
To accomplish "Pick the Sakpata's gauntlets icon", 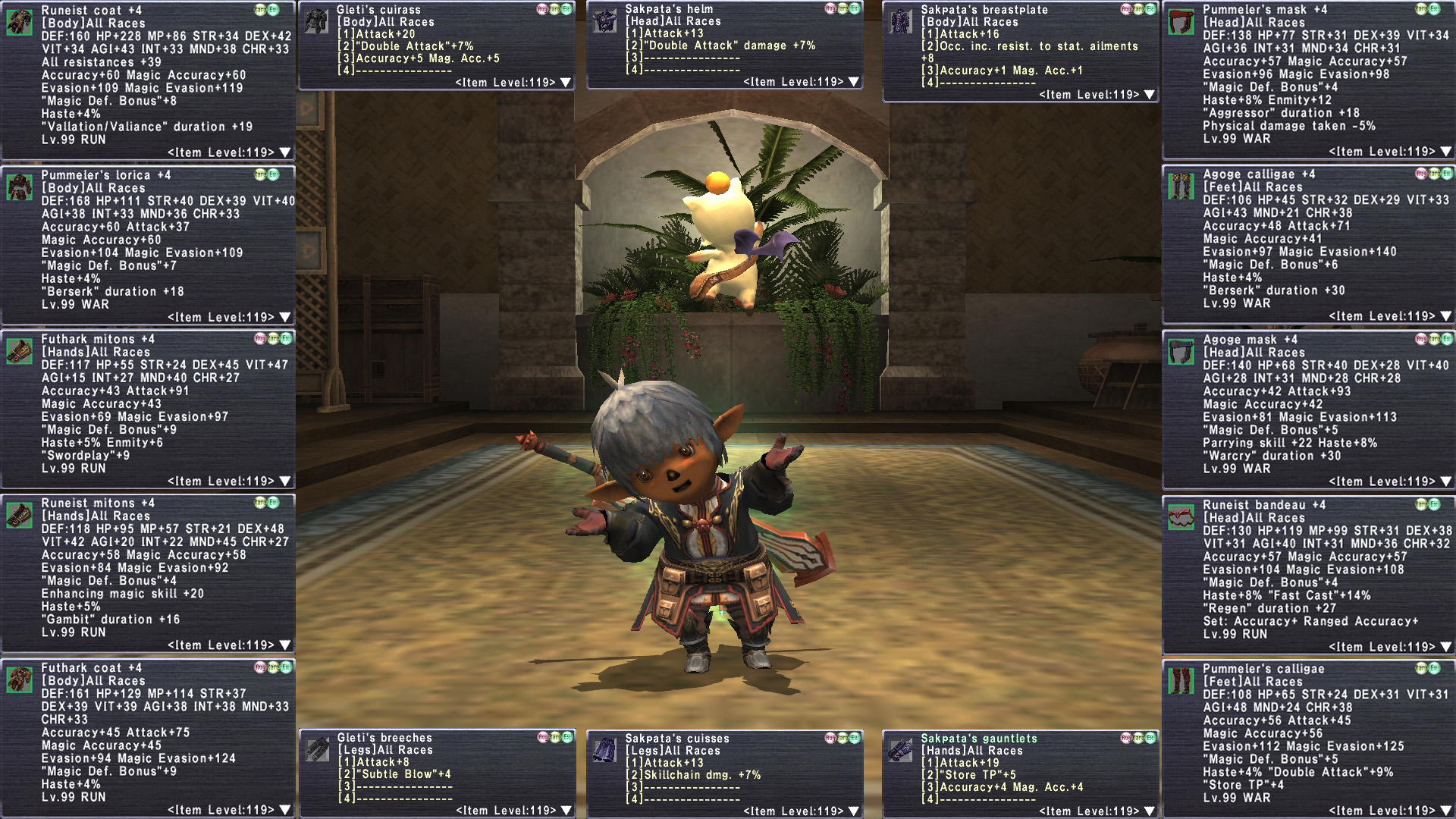I will [x=900, y=750].
